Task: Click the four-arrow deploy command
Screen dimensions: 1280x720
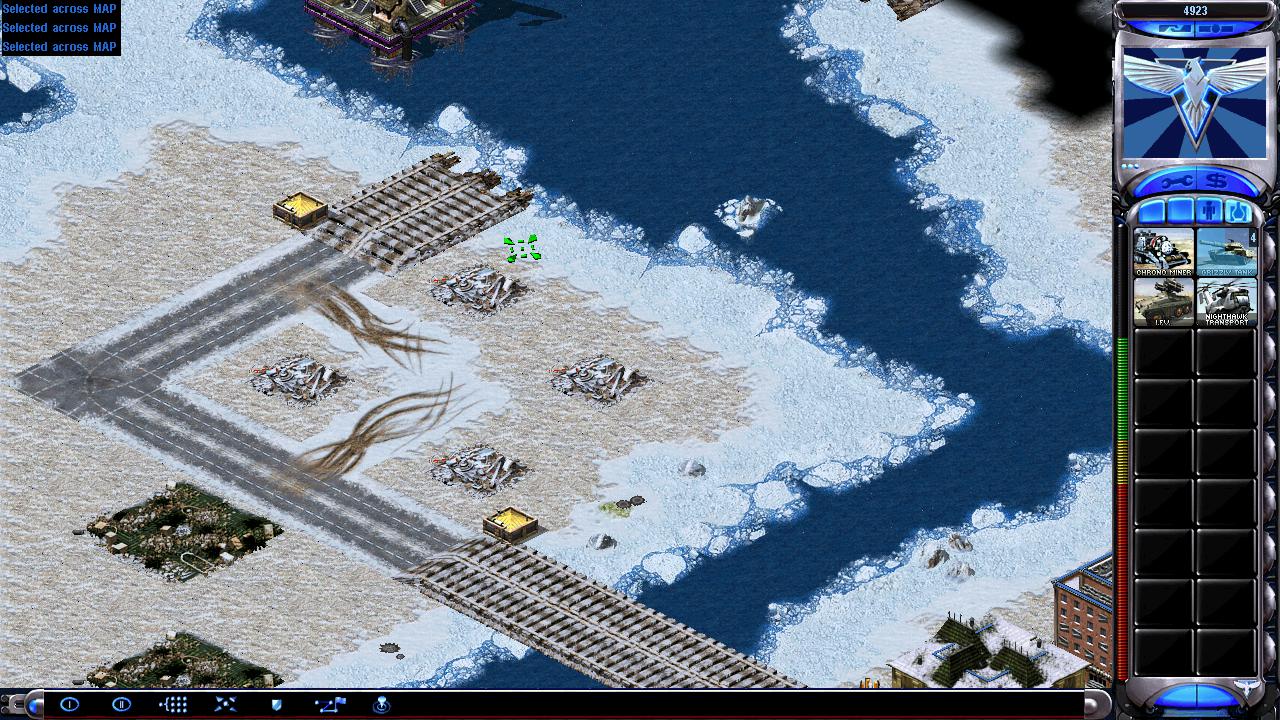Action: [x=225, y=704]
